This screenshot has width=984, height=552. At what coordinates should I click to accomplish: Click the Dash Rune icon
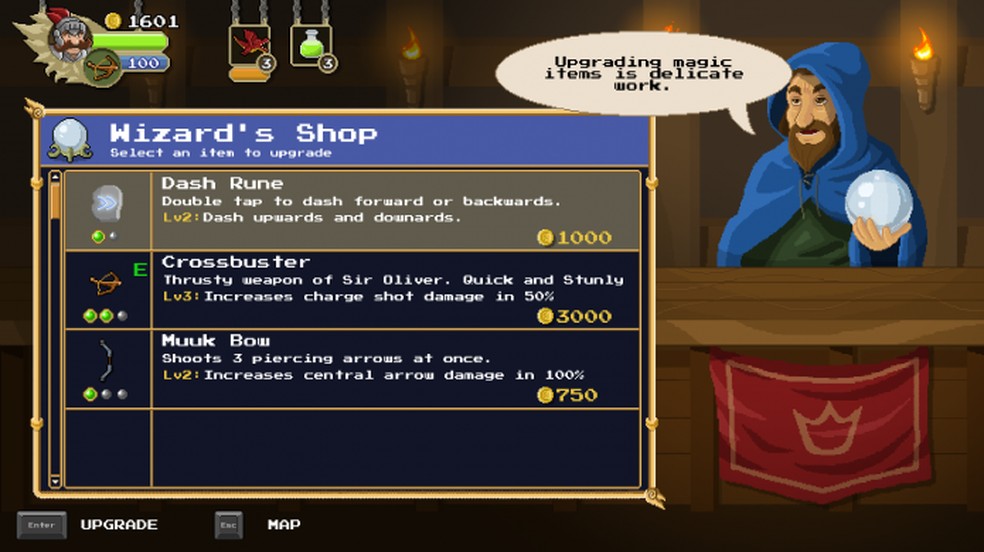(106, 203)
